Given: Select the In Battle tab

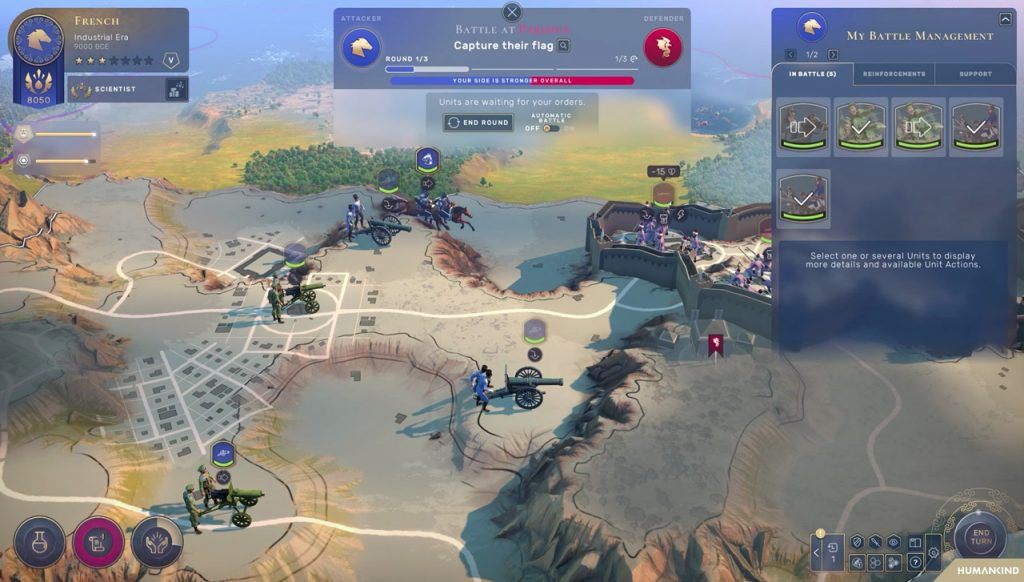Looking at the screenshot, I should point(812,74).
